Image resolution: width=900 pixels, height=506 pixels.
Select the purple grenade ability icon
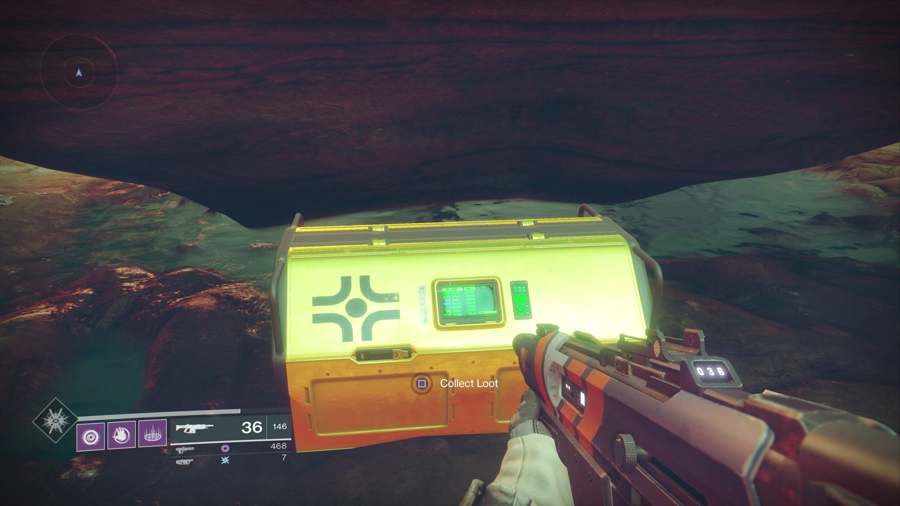[x=91, y=434]
